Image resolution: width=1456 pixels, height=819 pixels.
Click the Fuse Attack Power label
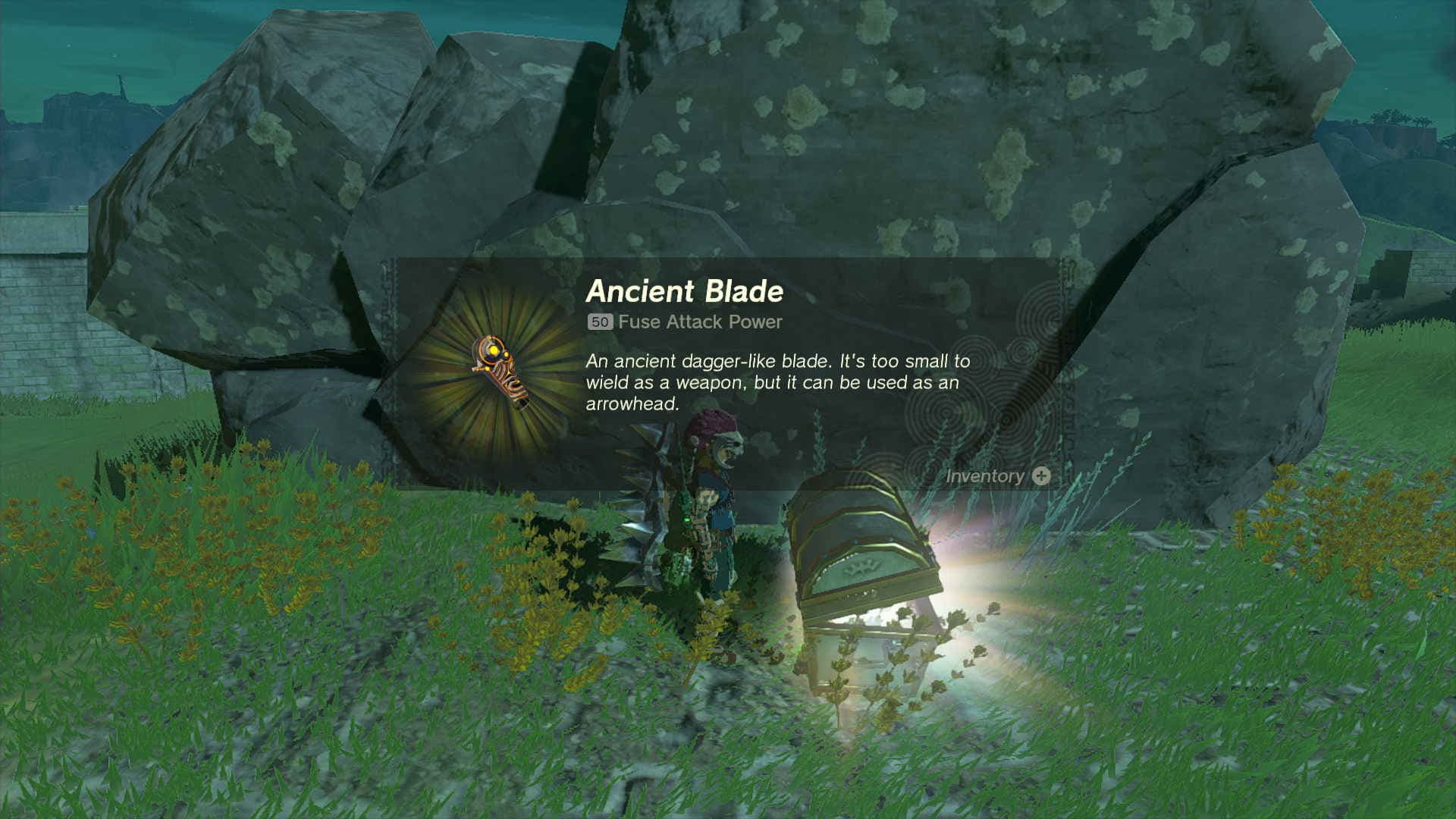(699, 322)
